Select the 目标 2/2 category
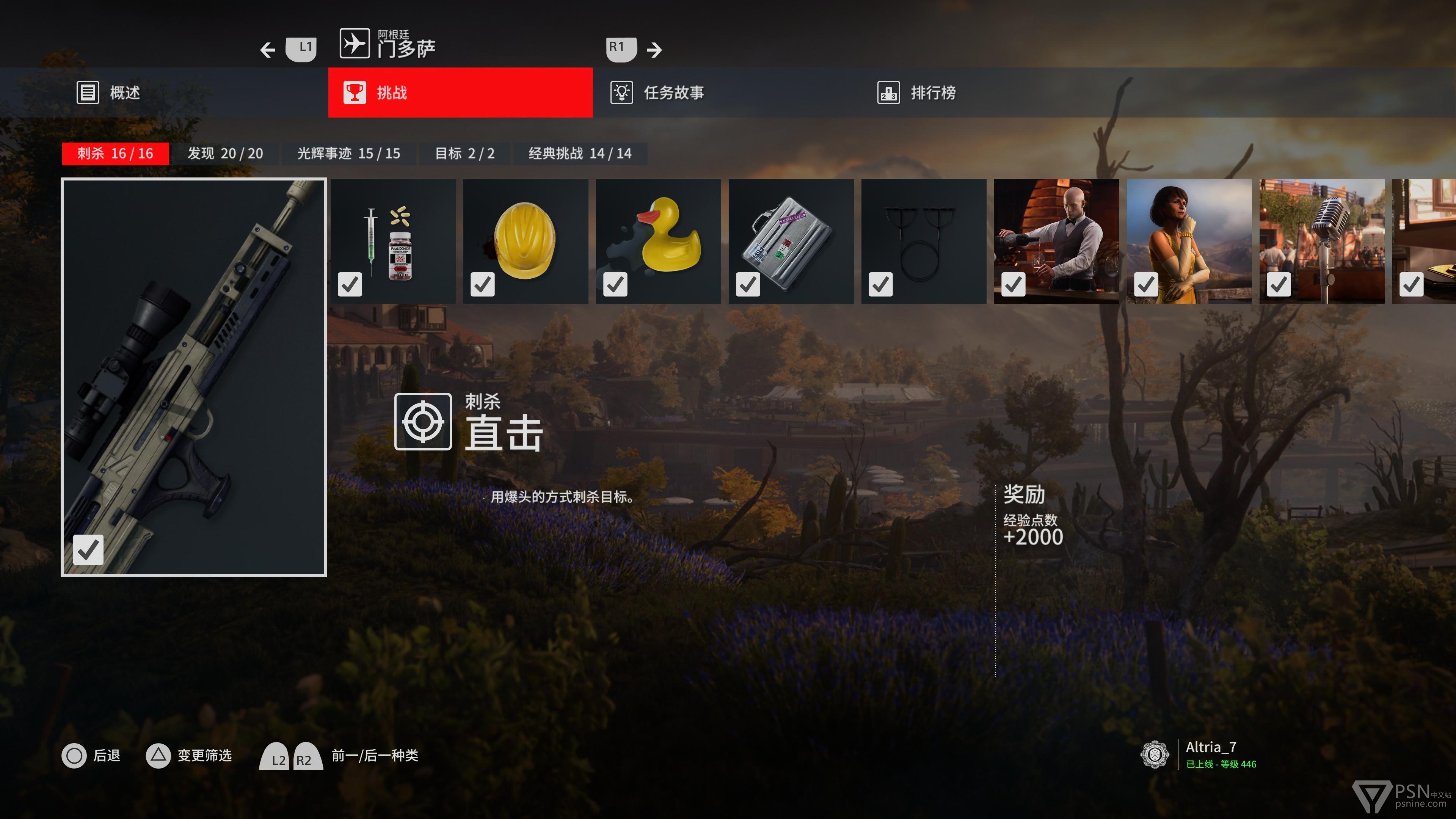 click(464, 154)
